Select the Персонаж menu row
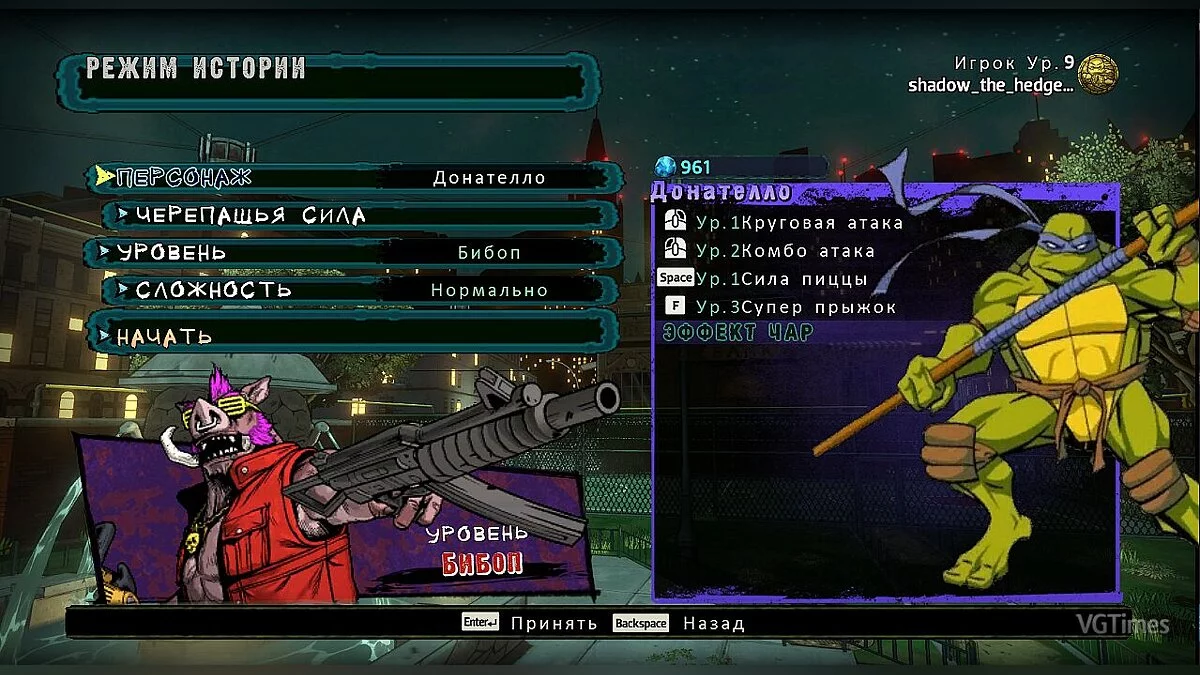 click(x=354, y=178)
